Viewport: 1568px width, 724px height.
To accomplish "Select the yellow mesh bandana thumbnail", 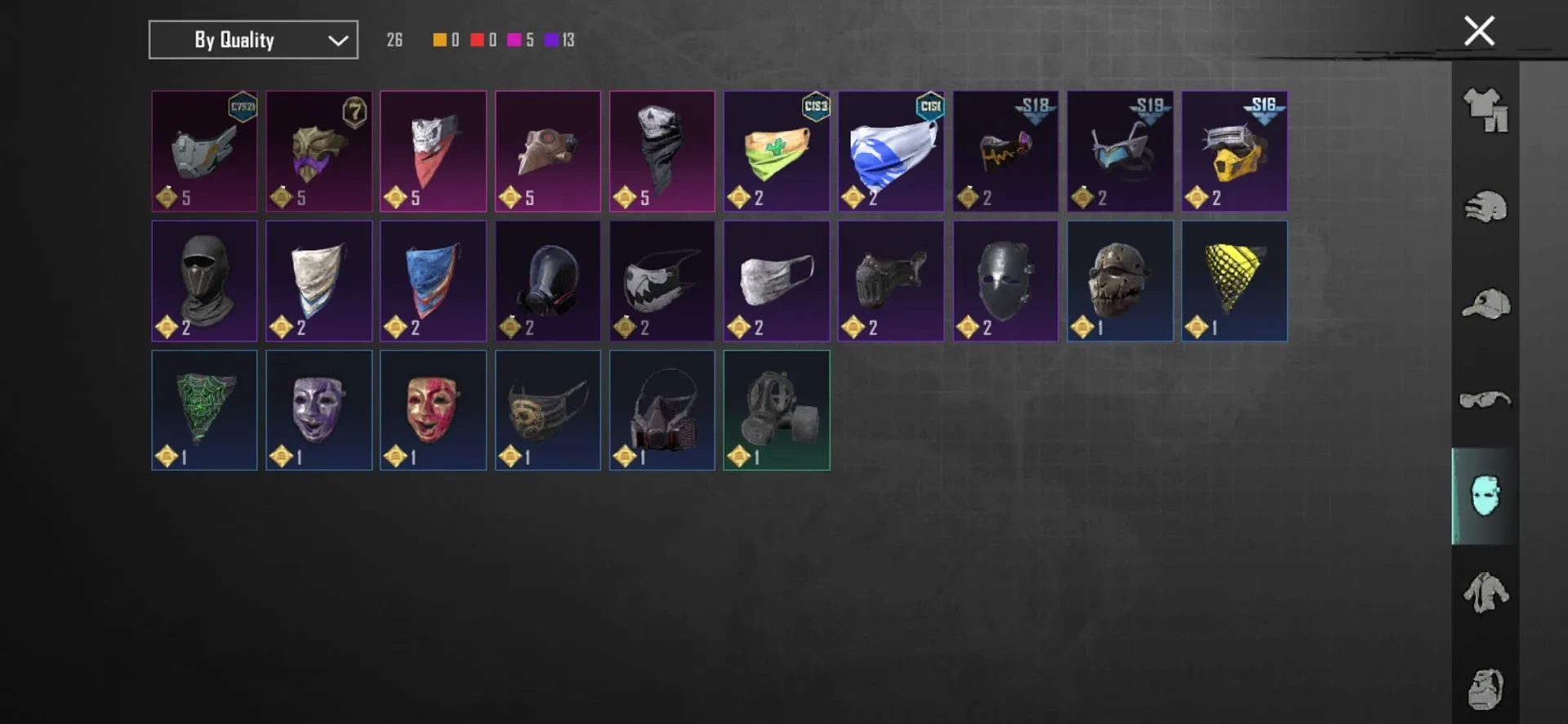I will [1234, 280].
